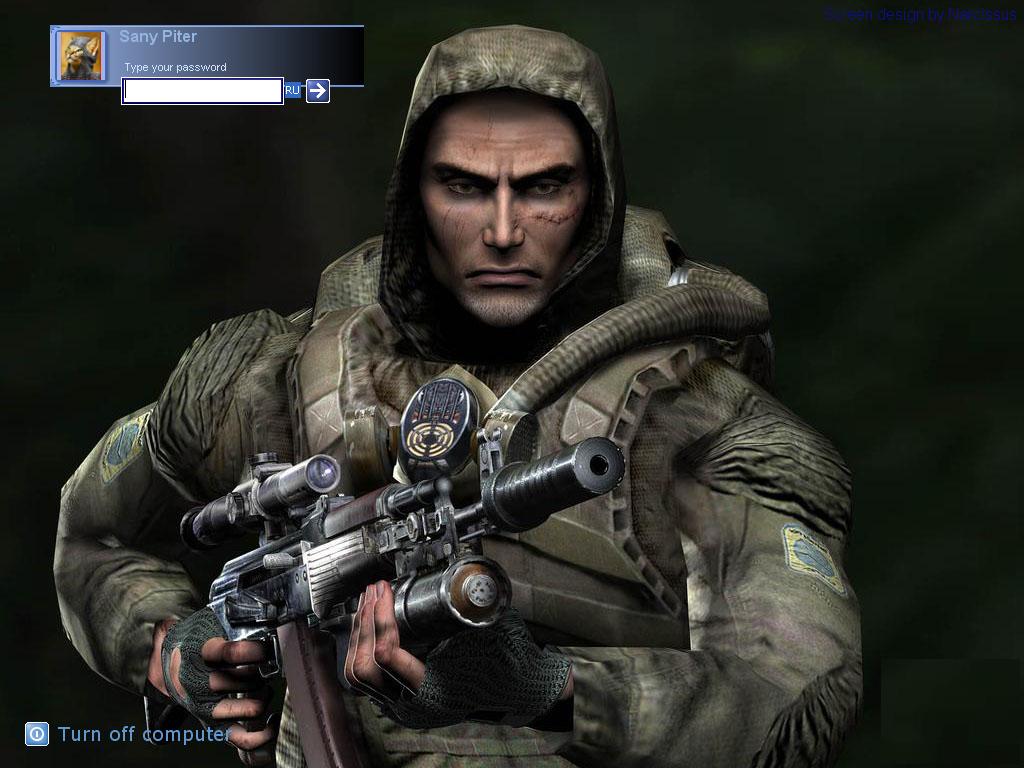The image size is (1024, 768).
Task: Click the password input field
Action: (x=202, y=91)
